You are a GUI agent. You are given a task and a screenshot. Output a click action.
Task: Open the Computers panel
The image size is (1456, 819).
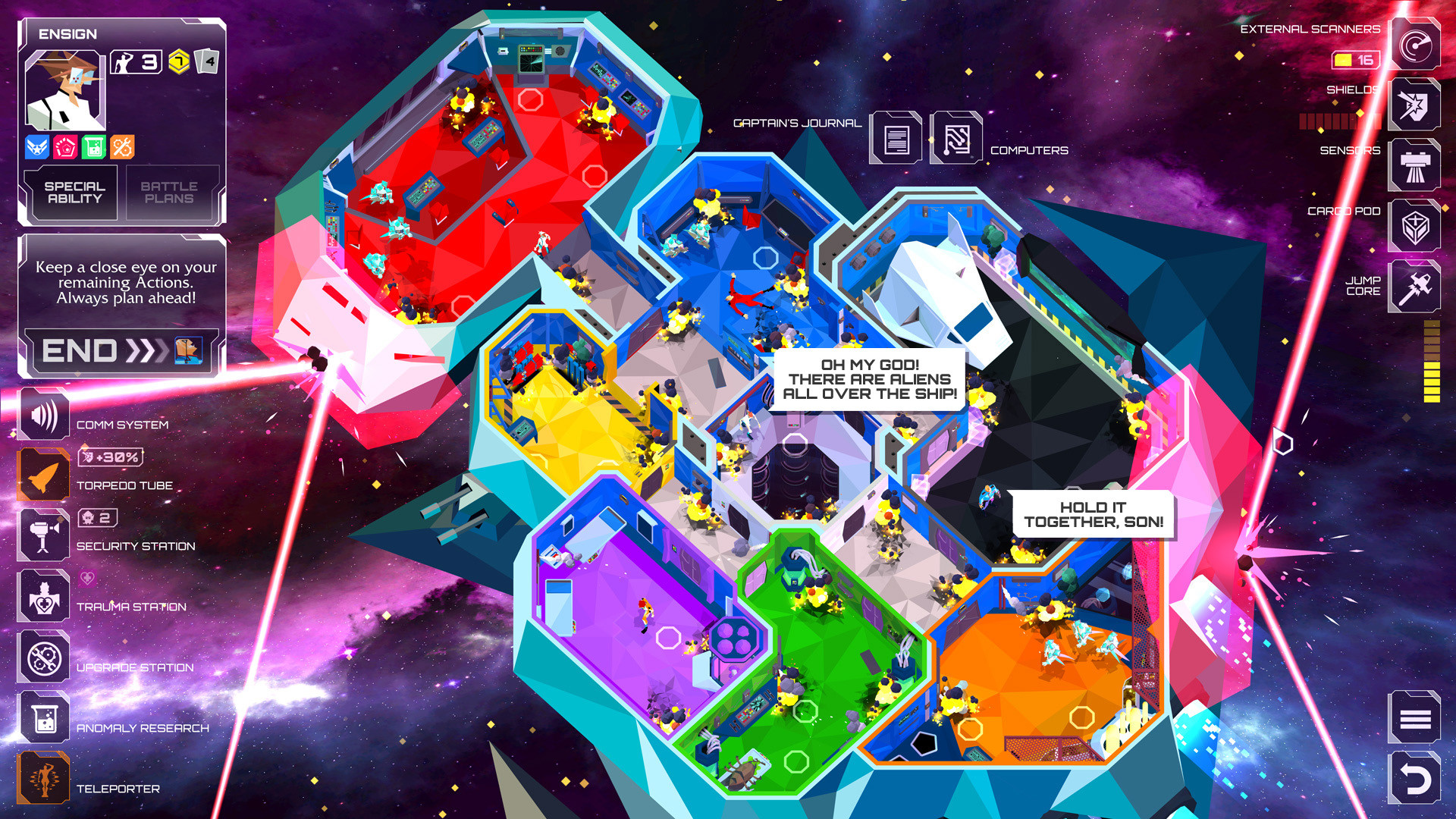point(957,139)
